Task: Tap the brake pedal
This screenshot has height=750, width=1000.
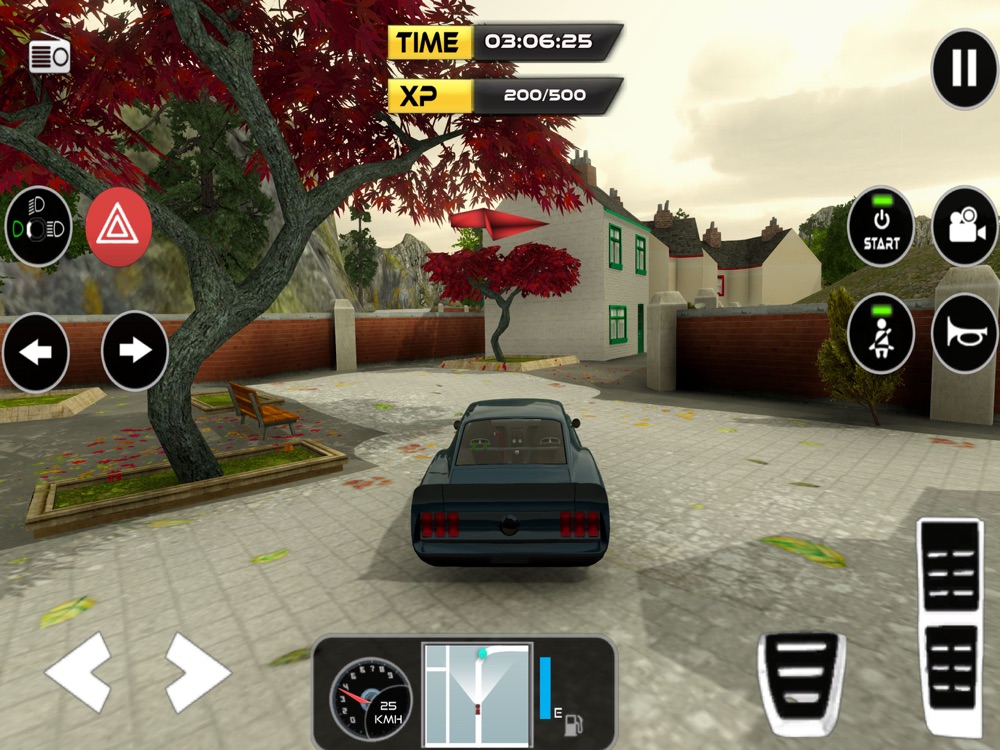Action: coord(801,682)
